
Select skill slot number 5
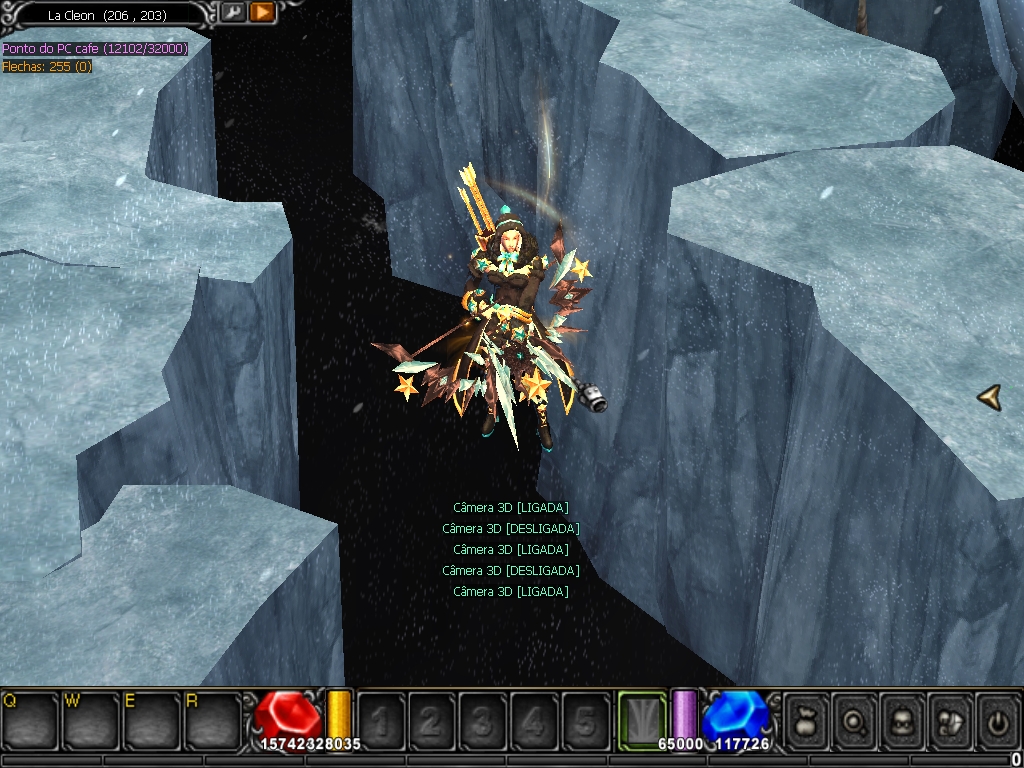coord(585,719)
